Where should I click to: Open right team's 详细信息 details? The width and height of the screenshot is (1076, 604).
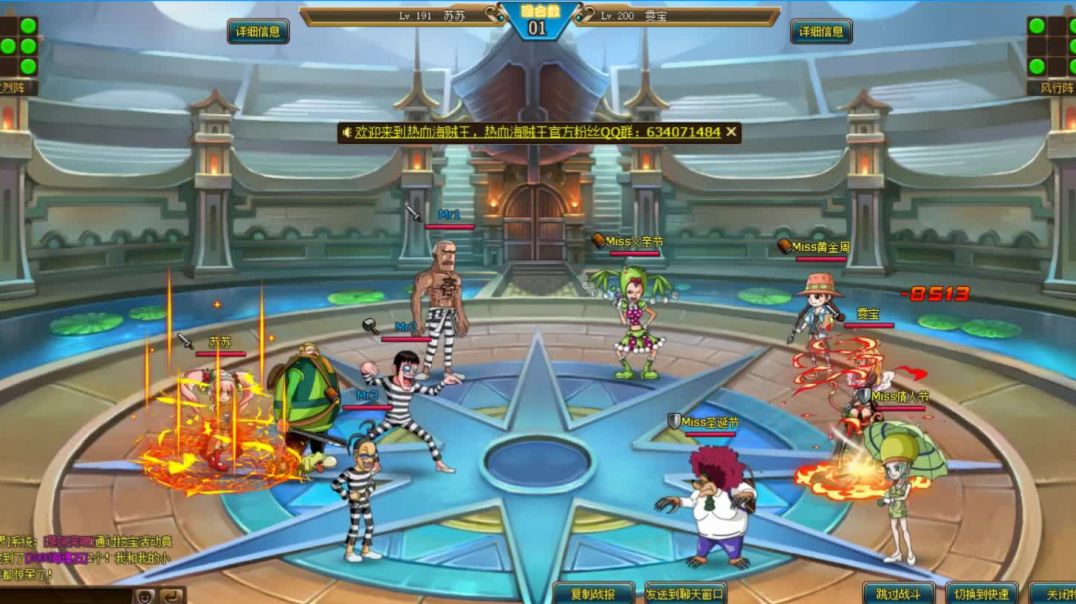821,31
